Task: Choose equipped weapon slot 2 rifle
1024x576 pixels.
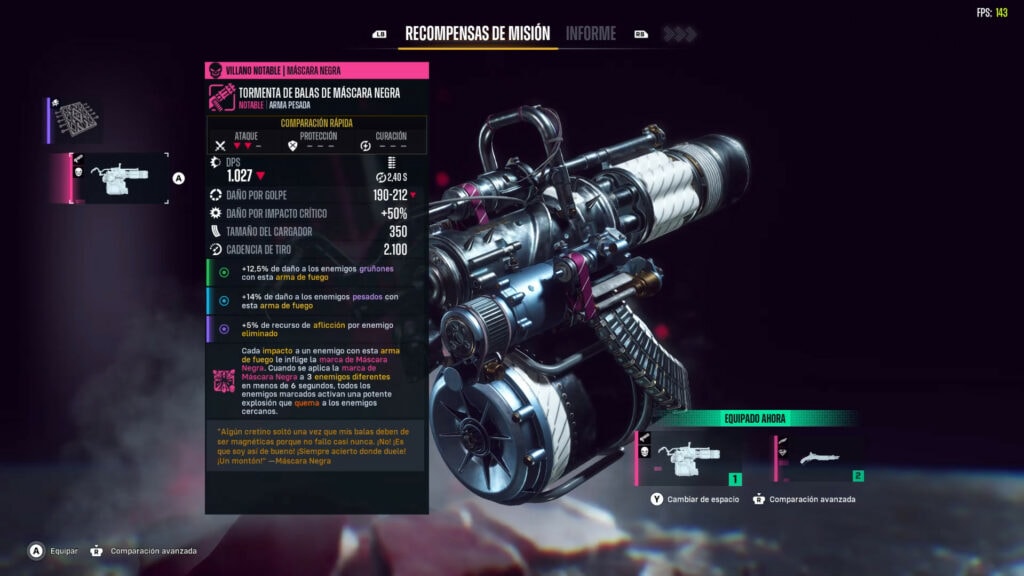Action: tap(820, 458)
